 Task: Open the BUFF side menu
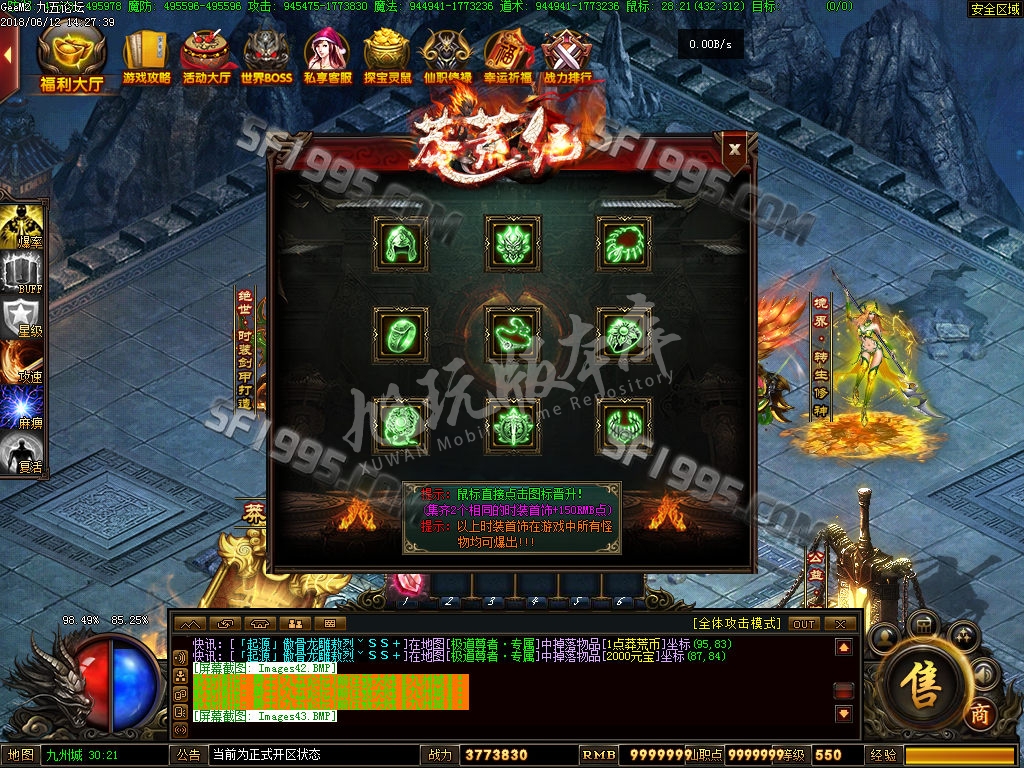25,273
